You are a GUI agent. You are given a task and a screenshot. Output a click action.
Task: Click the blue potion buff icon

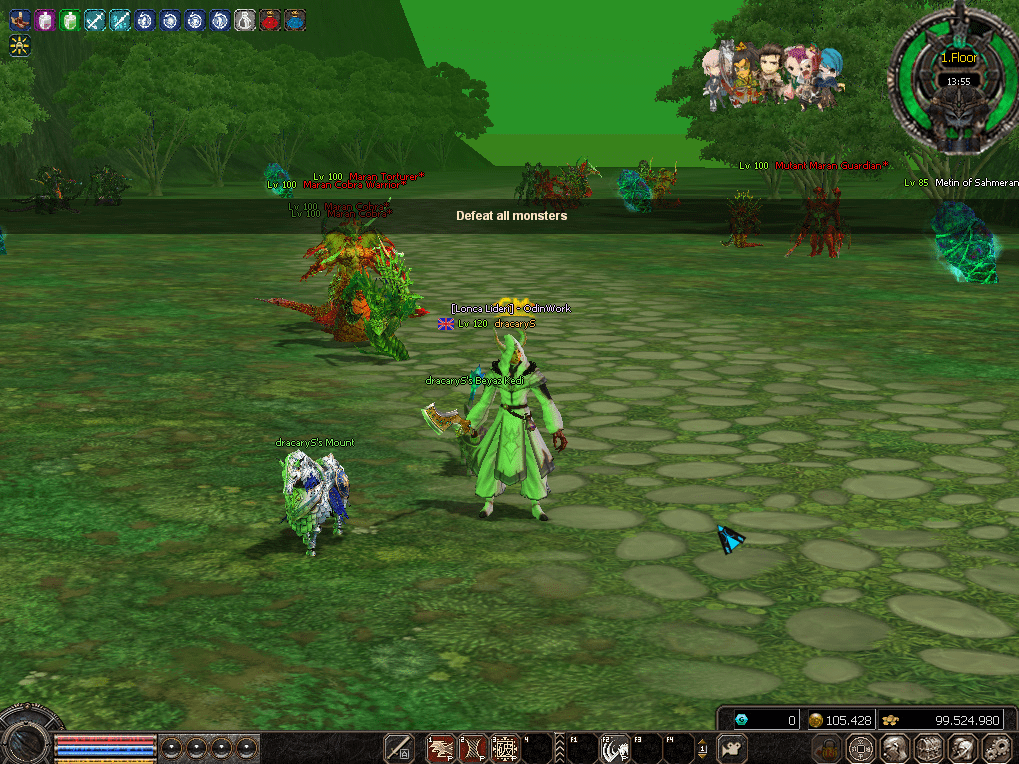coord(295,20)
